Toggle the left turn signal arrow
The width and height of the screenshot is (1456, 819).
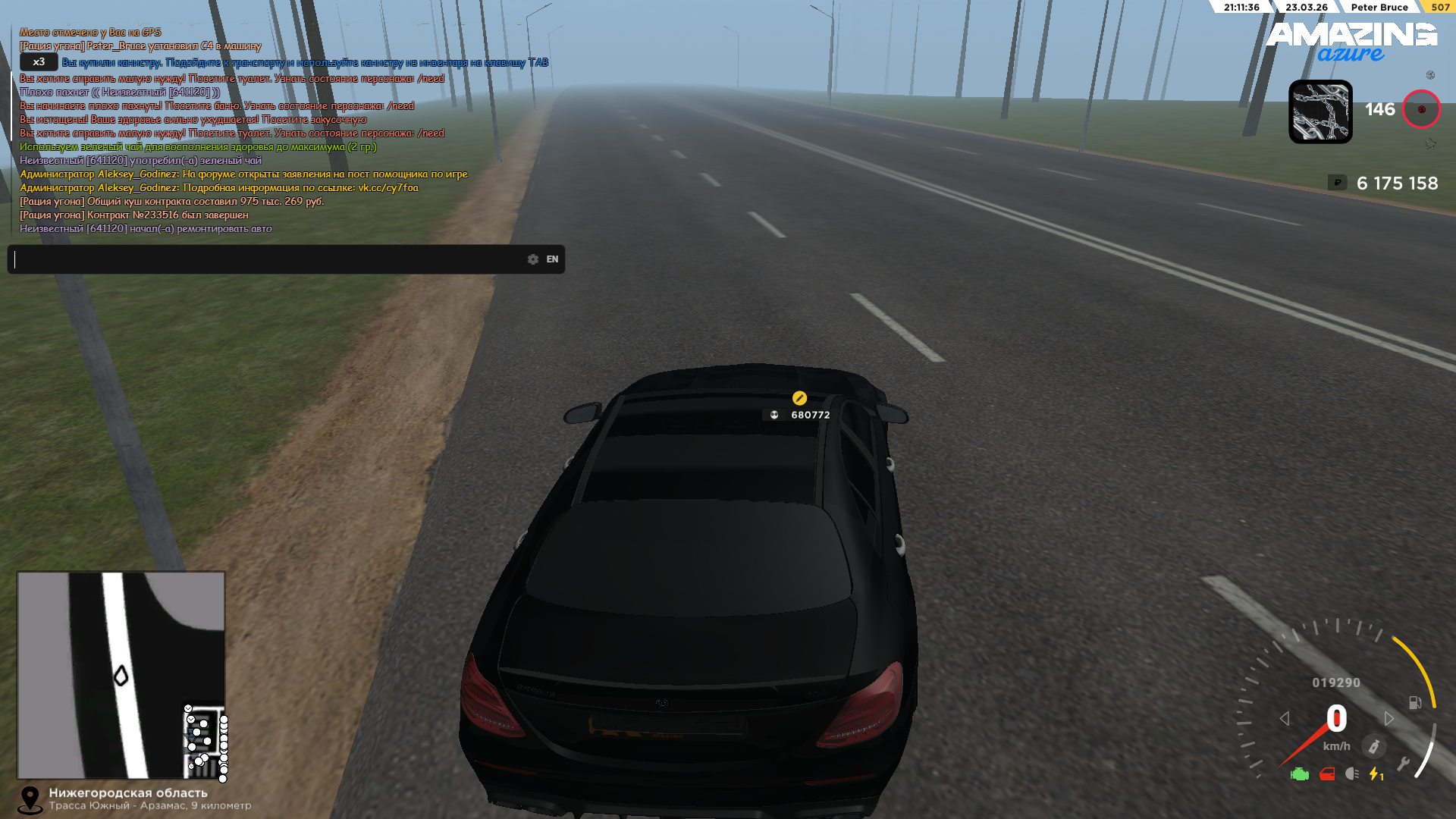click(x=1285, y=718)
